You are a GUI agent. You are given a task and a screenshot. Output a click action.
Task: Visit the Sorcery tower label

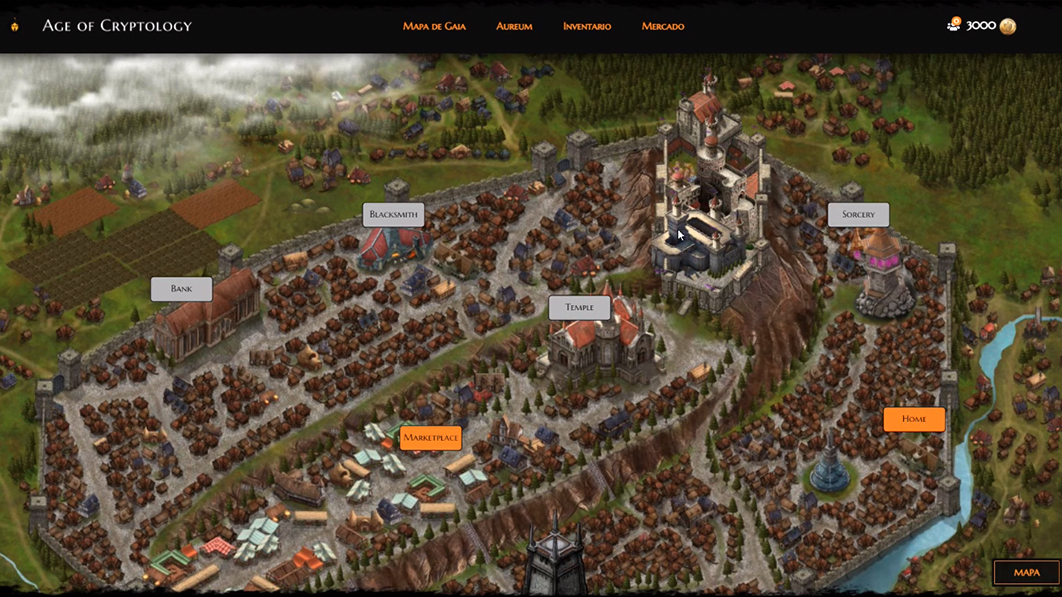click(858, 214)
